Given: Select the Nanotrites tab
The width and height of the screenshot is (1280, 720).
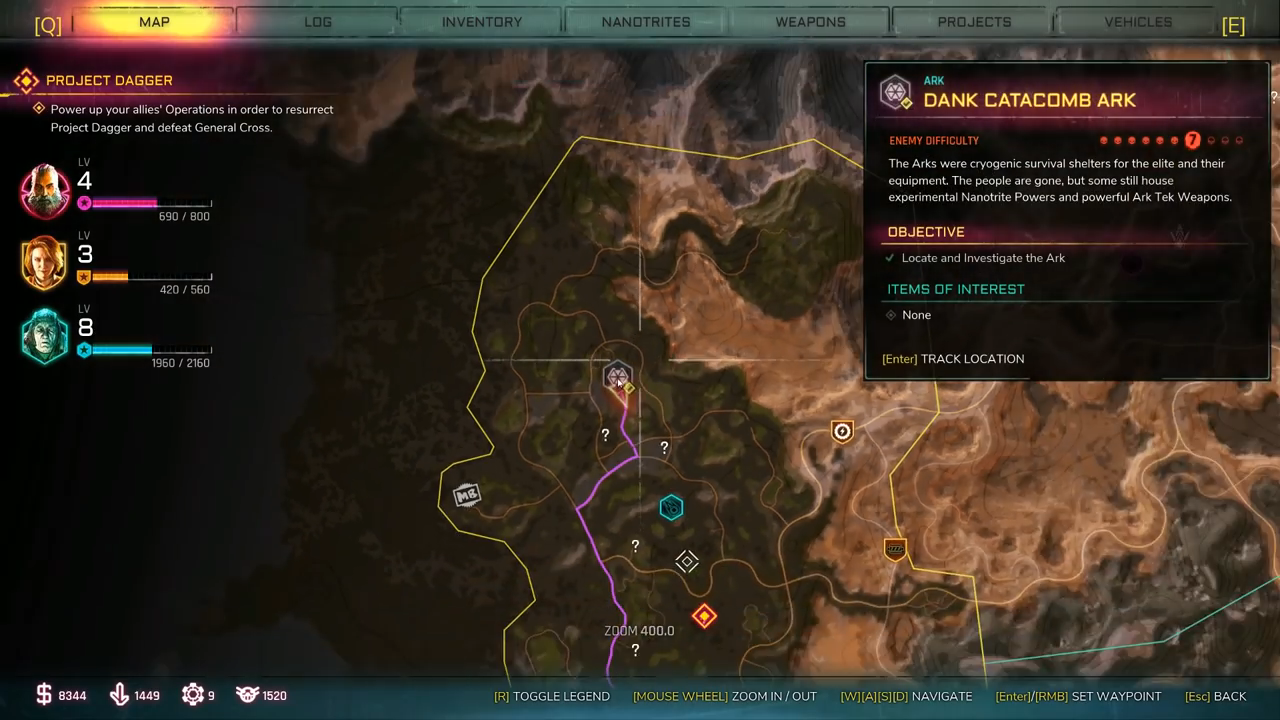Looking at the screenshot, I should 646,22.
